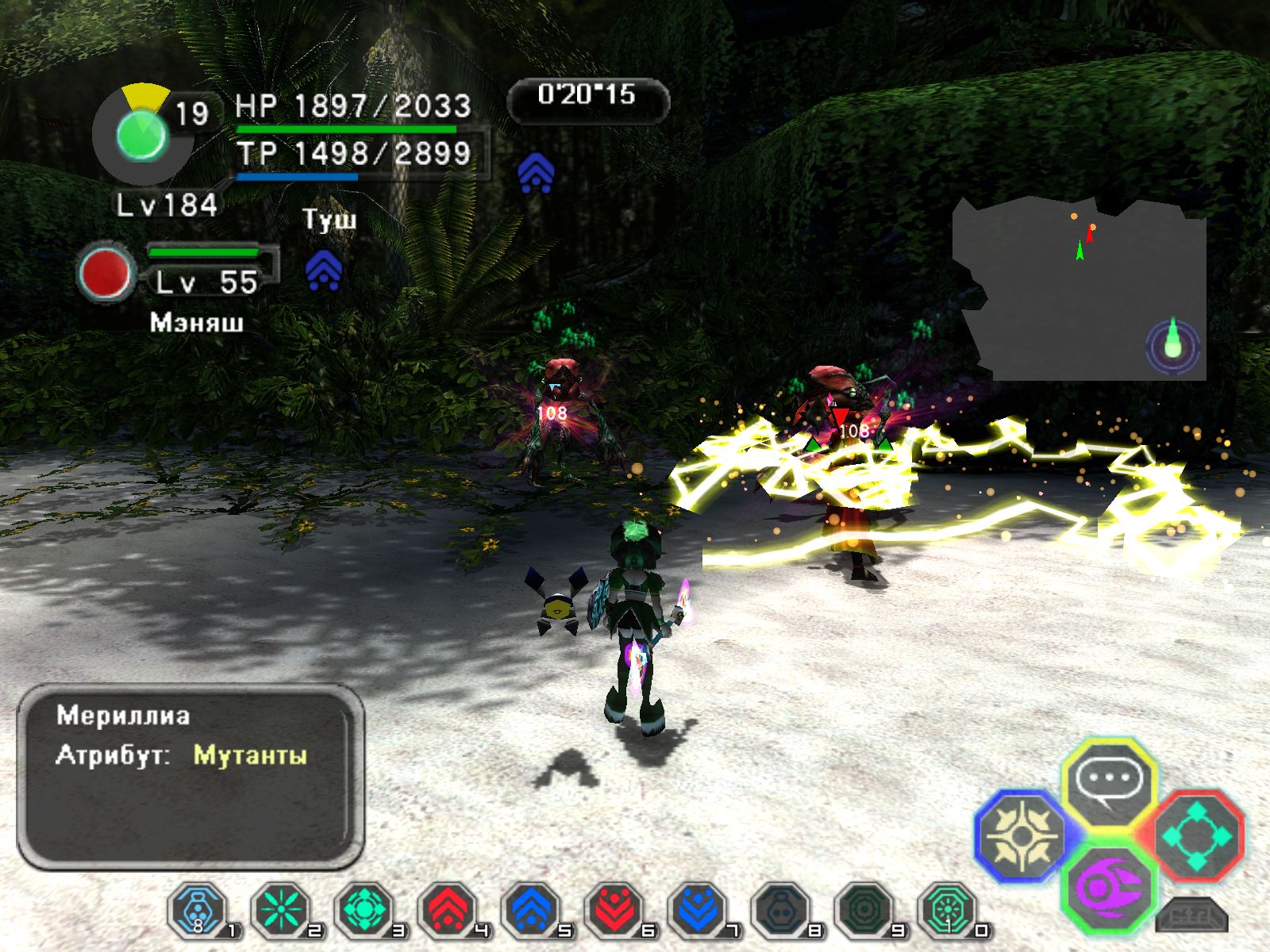The width and height of the screenshot is (1270, 952).
Task: Cast the green starburst technique in slot 2
Action: pos(281,910)
